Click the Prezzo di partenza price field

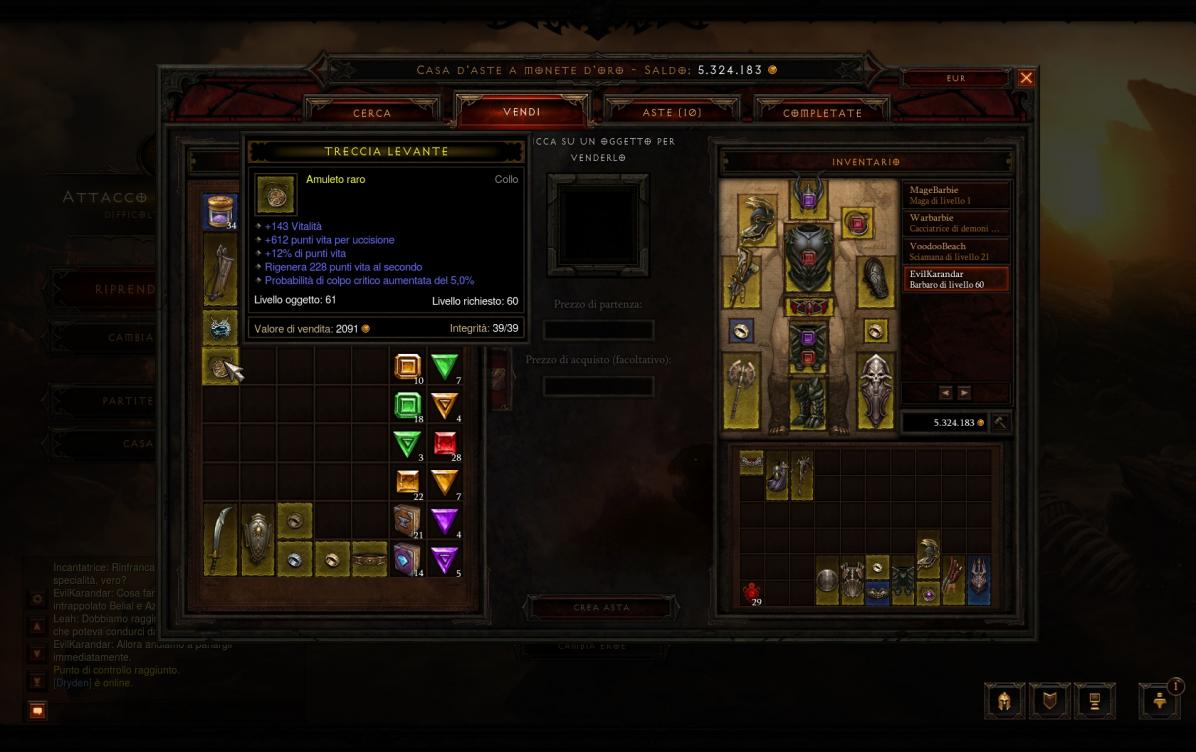[x=598, y=330]
